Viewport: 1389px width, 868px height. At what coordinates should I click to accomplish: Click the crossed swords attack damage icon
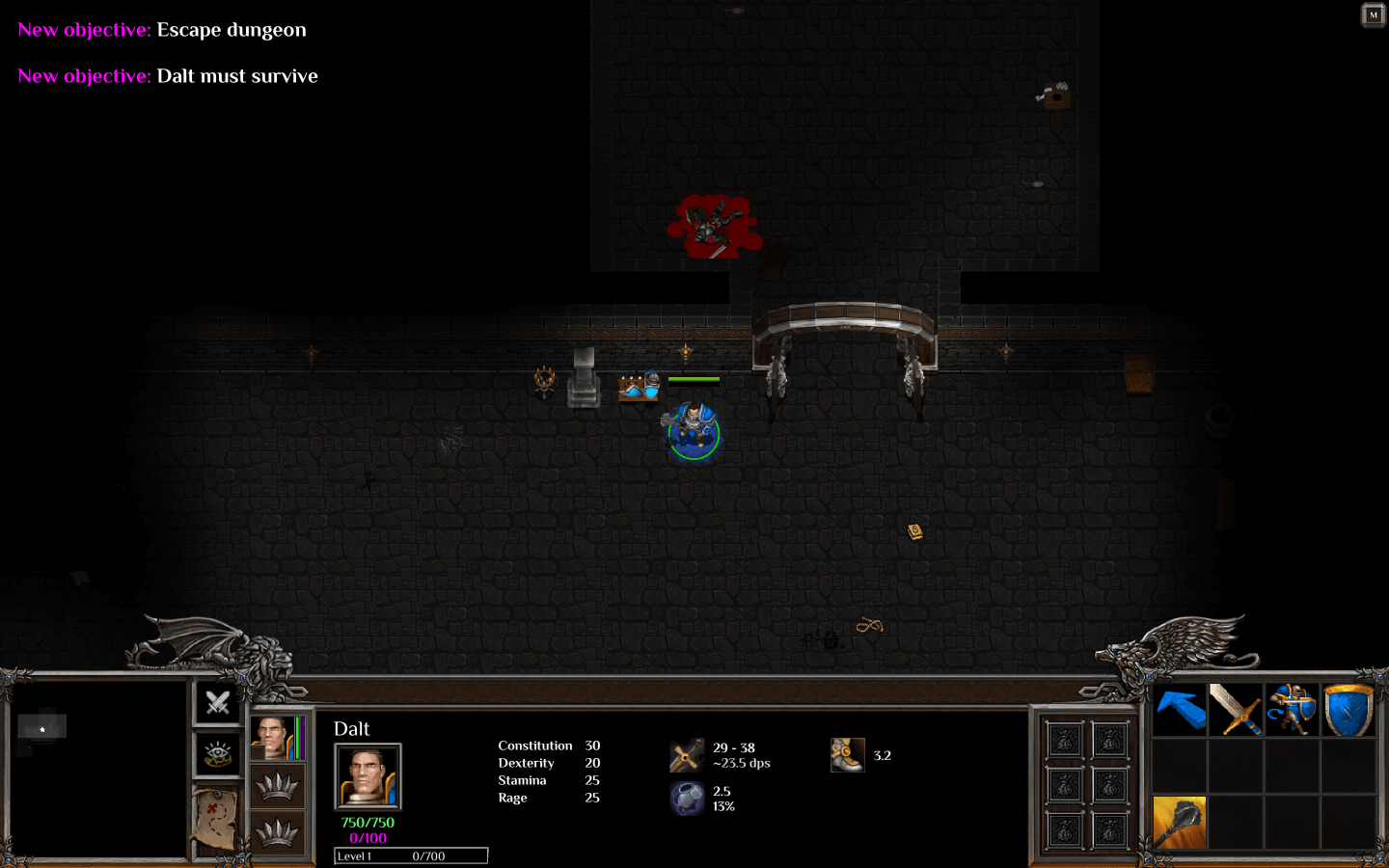click(687, 756)
